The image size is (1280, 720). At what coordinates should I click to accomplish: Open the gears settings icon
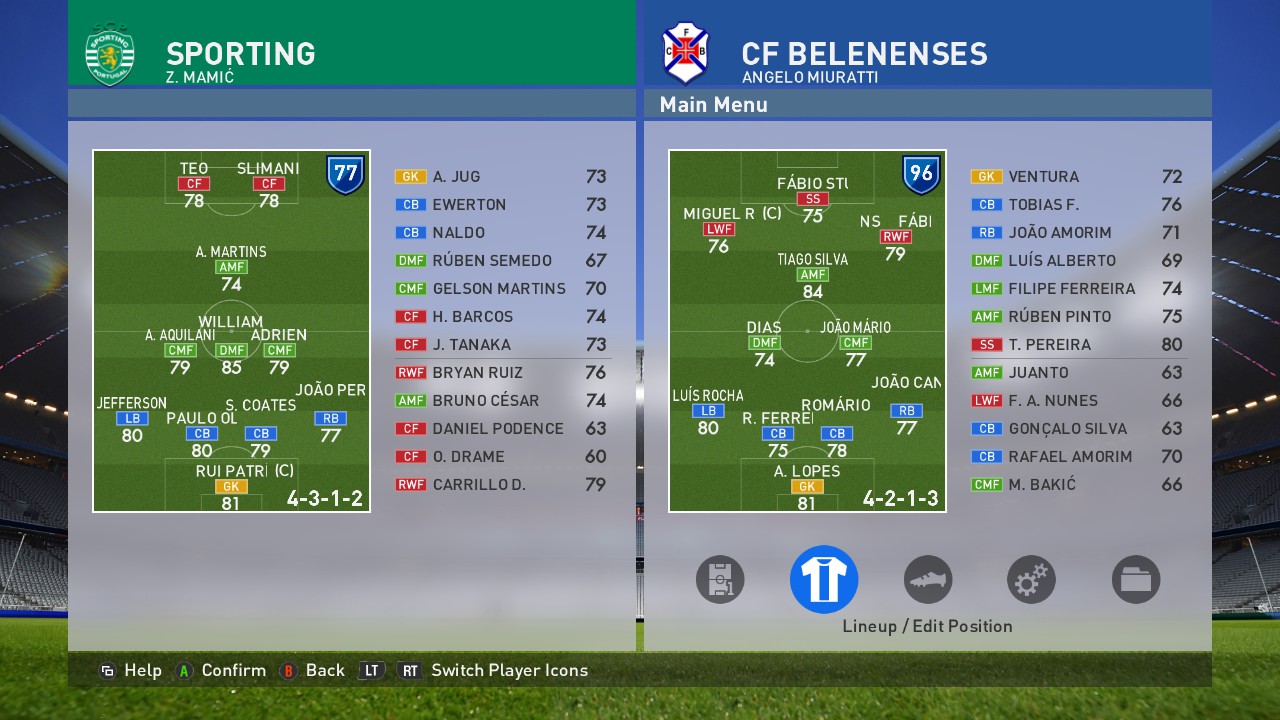[x=1031, y=579]
